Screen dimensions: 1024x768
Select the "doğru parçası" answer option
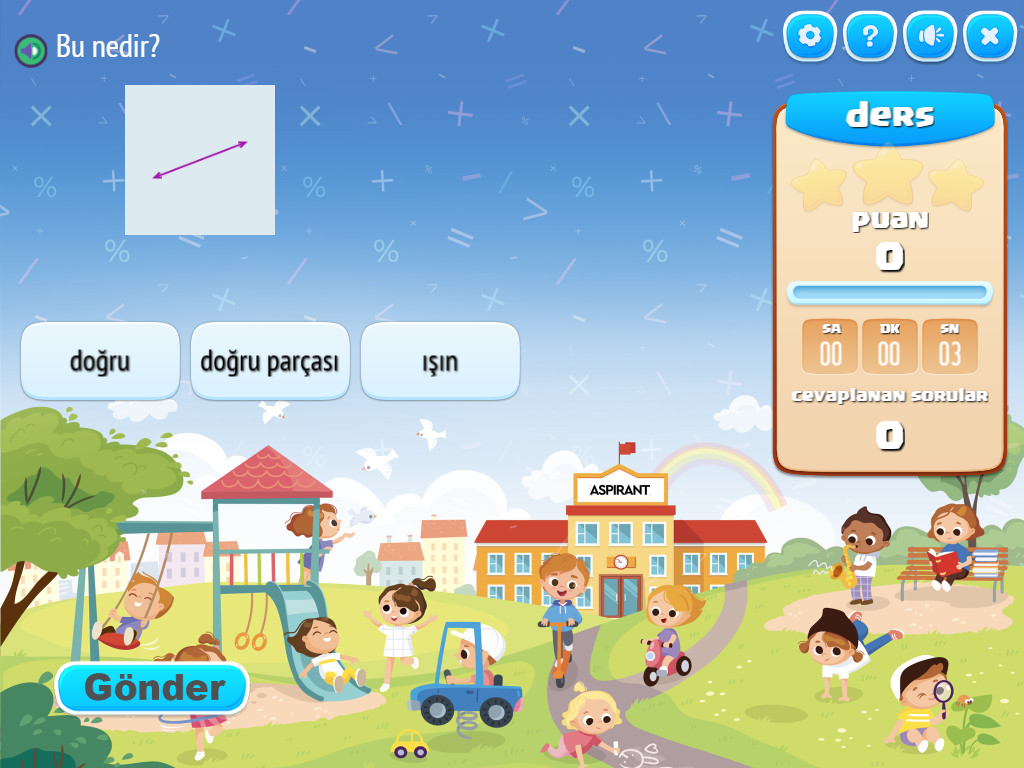coord(270,361)
